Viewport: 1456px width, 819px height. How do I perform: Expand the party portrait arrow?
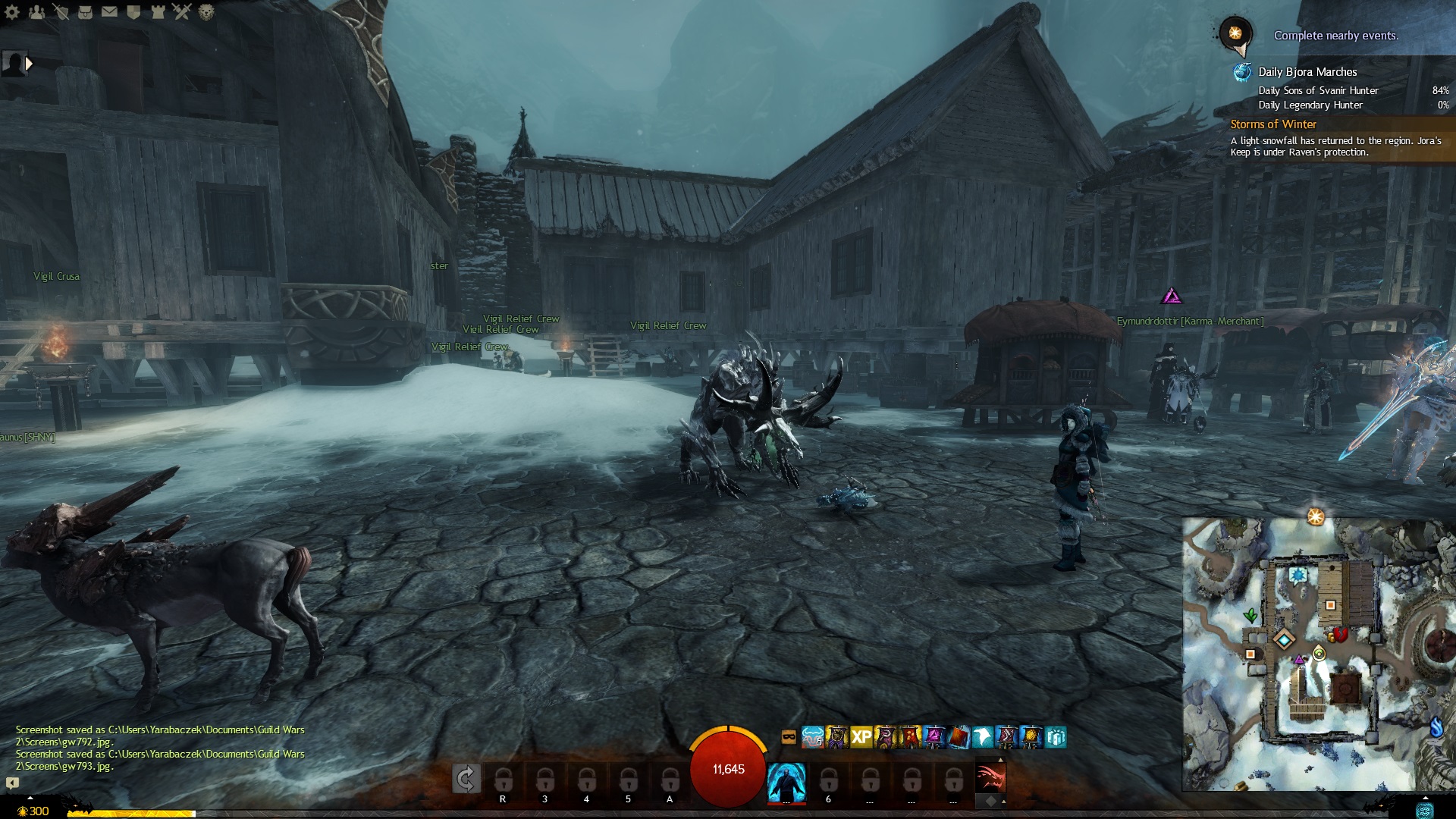(29, 64)
